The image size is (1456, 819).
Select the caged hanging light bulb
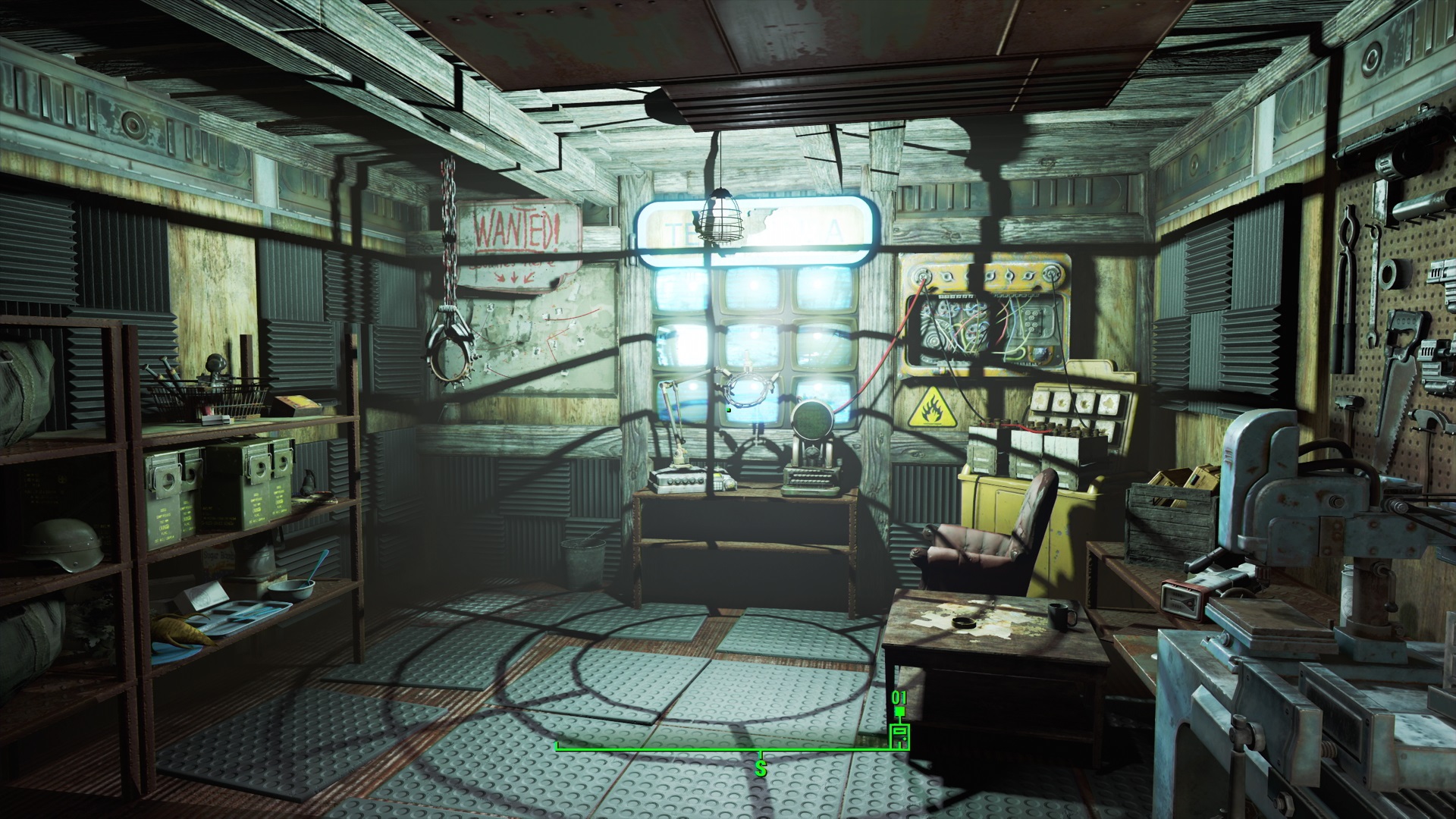pyautogui.click(x=720, y=220)
